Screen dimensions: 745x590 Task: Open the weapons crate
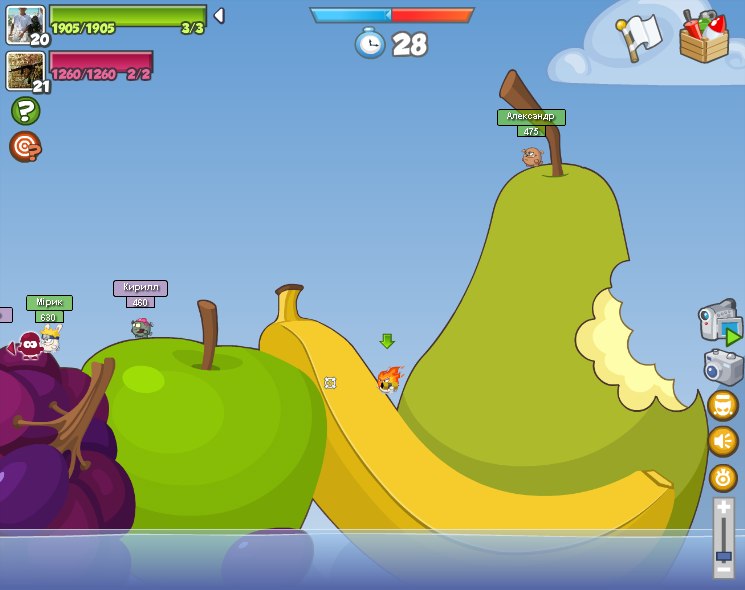click(704, 36)
